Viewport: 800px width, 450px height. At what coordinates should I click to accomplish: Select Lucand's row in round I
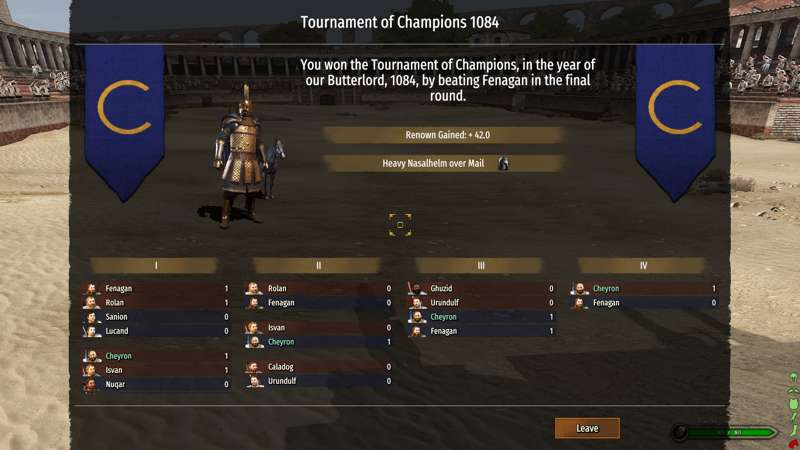(155, 330)
